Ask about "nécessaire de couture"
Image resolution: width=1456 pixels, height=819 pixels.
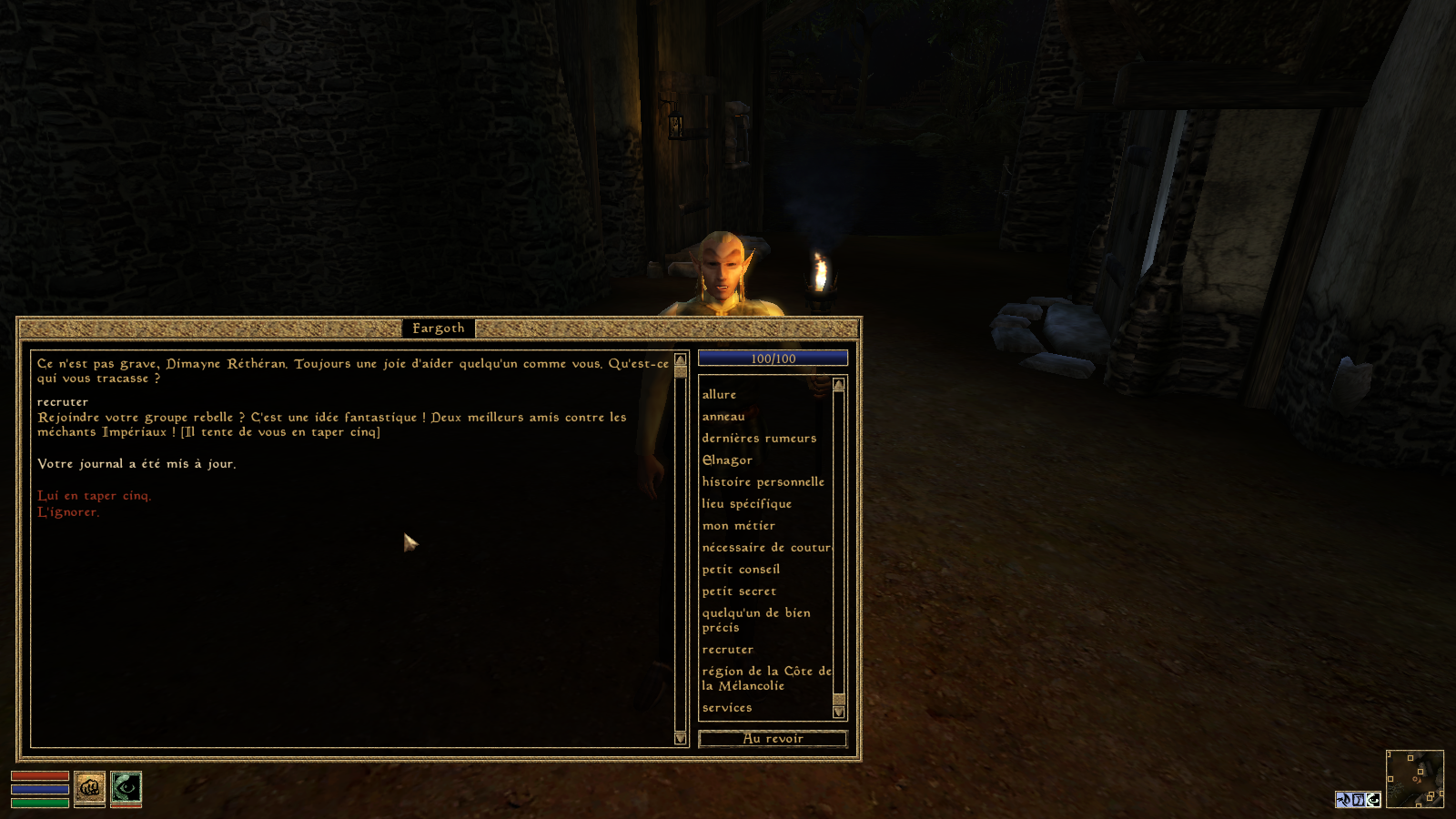pos(766,548)
